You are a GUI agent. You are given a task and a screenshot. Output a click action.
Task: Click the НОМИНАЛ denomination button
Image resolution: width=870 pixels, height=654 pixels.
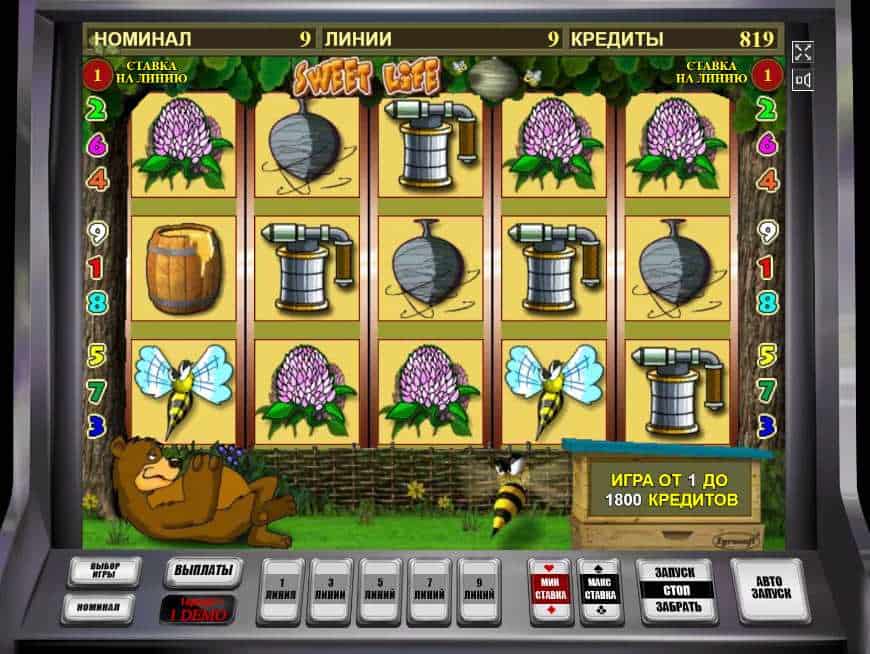click(97, 607)
